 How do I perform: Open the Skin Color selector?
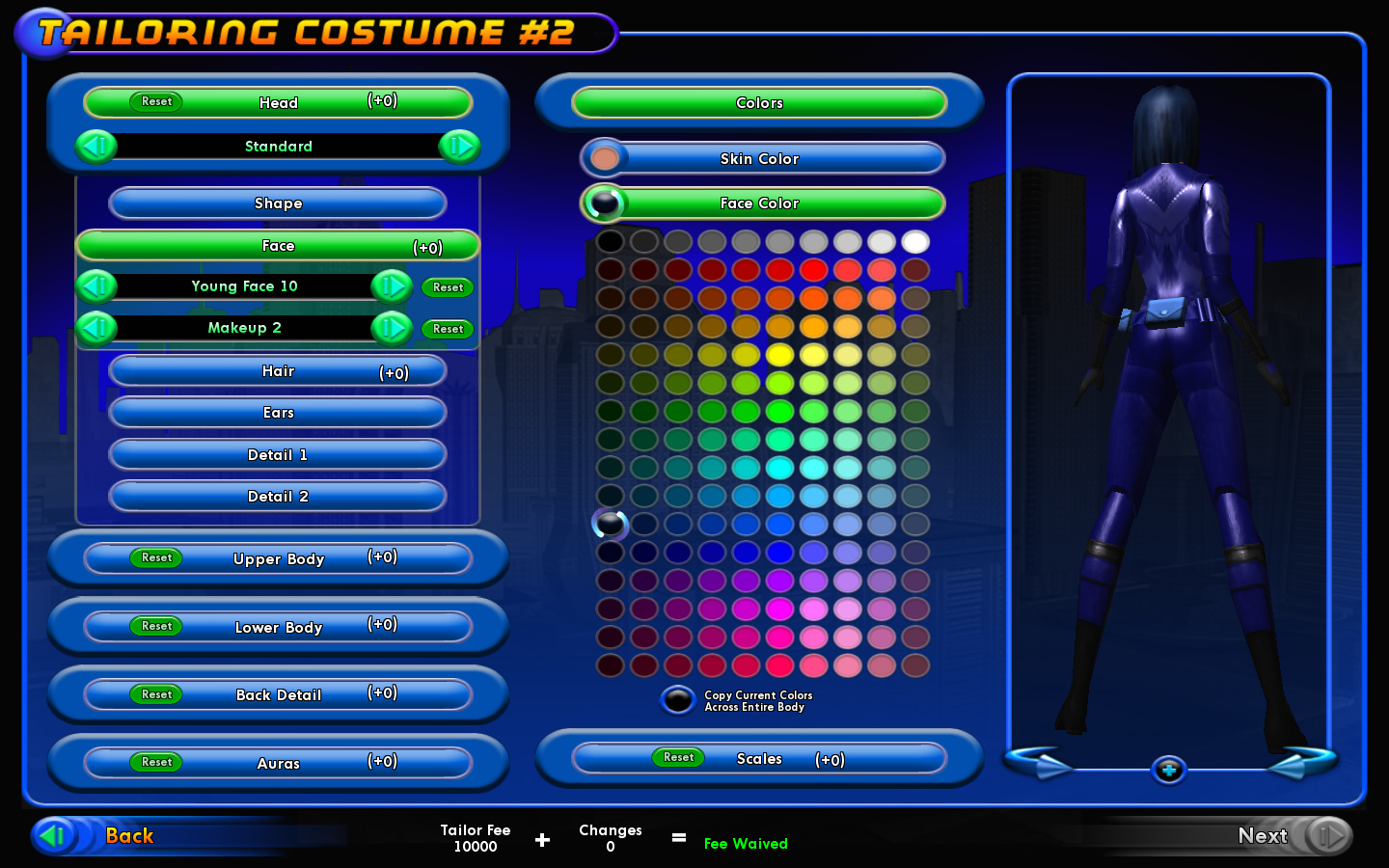[760, 159]
